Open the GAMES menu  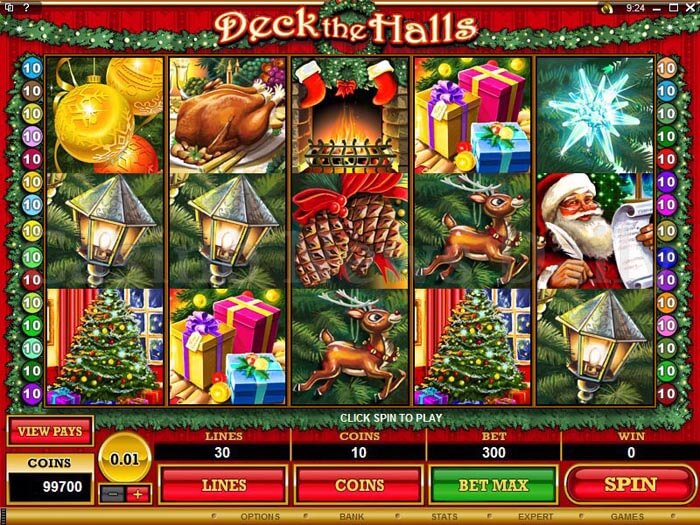tap(627, 517)
